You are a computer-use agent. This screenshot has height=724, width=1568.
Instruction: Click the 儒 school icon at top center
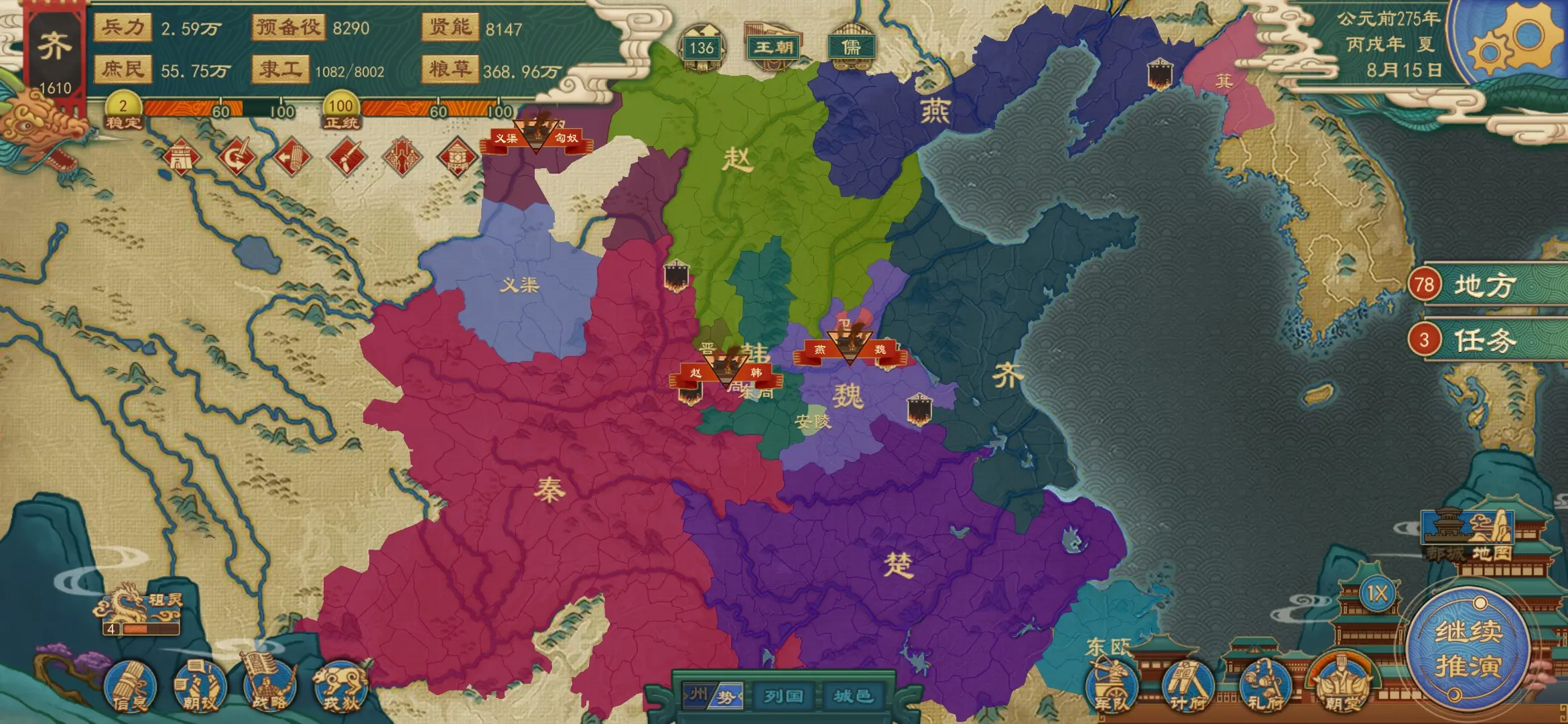(x=850, y=47)
